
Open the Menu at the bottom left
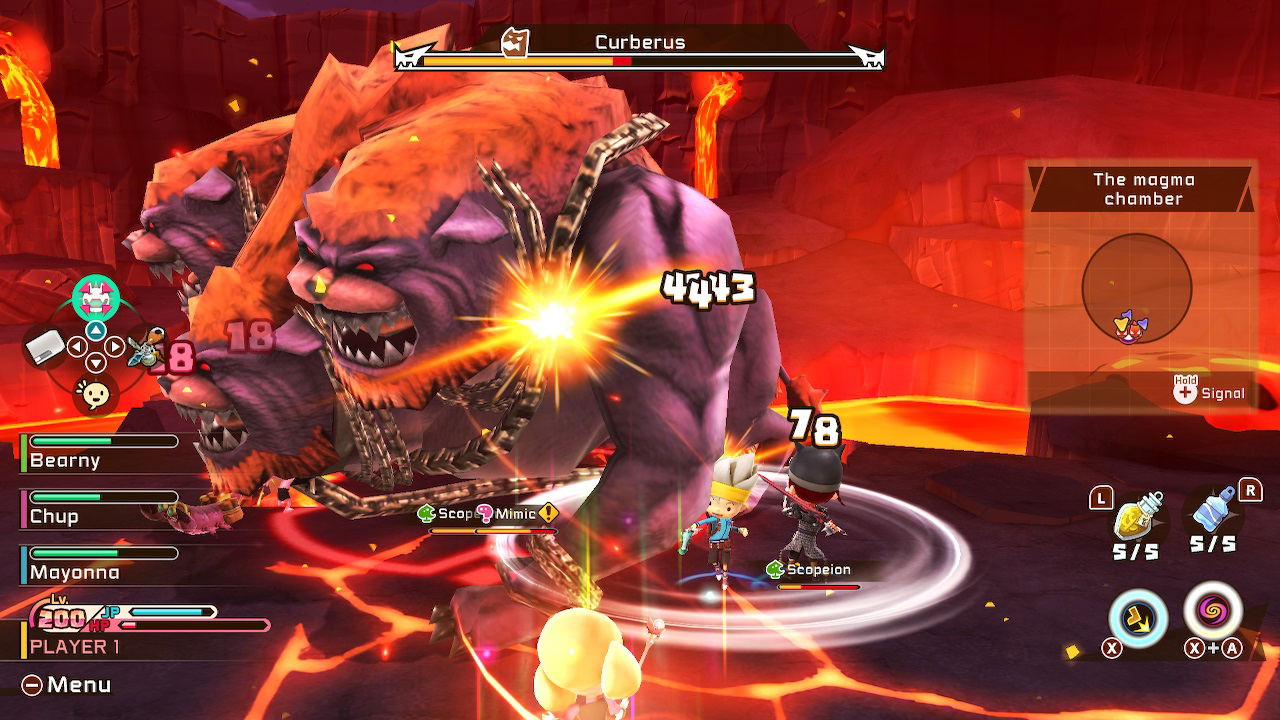coord(67,685)
